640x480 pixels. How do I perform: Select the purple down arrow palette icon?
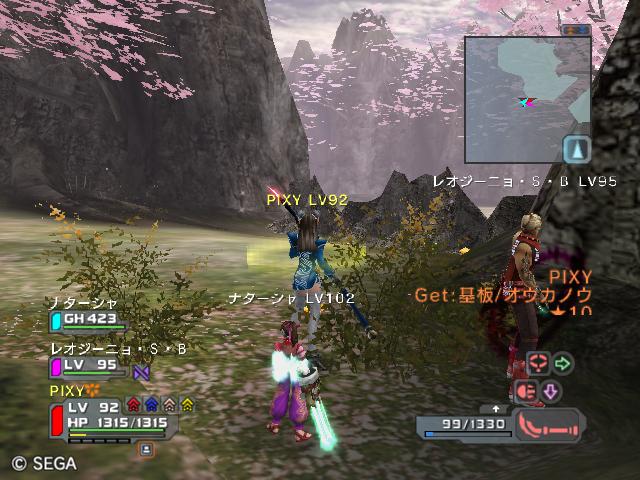click(x=550, y=391)
